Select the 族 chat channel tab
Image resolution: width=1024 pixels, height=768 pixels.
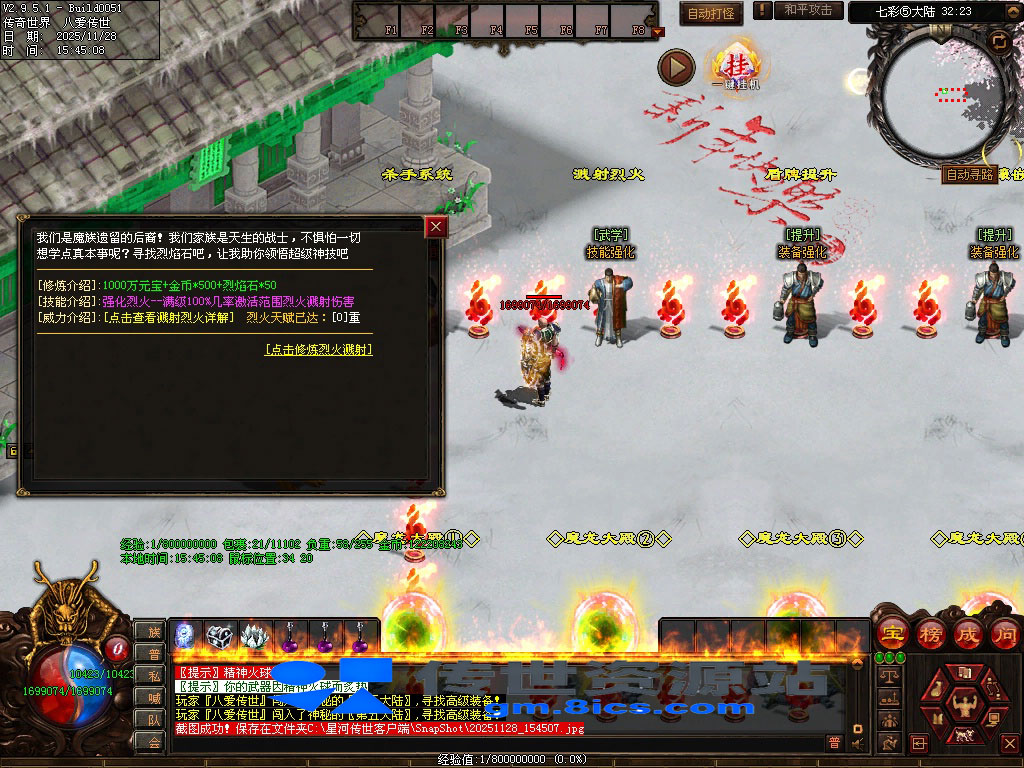(153, 631)
